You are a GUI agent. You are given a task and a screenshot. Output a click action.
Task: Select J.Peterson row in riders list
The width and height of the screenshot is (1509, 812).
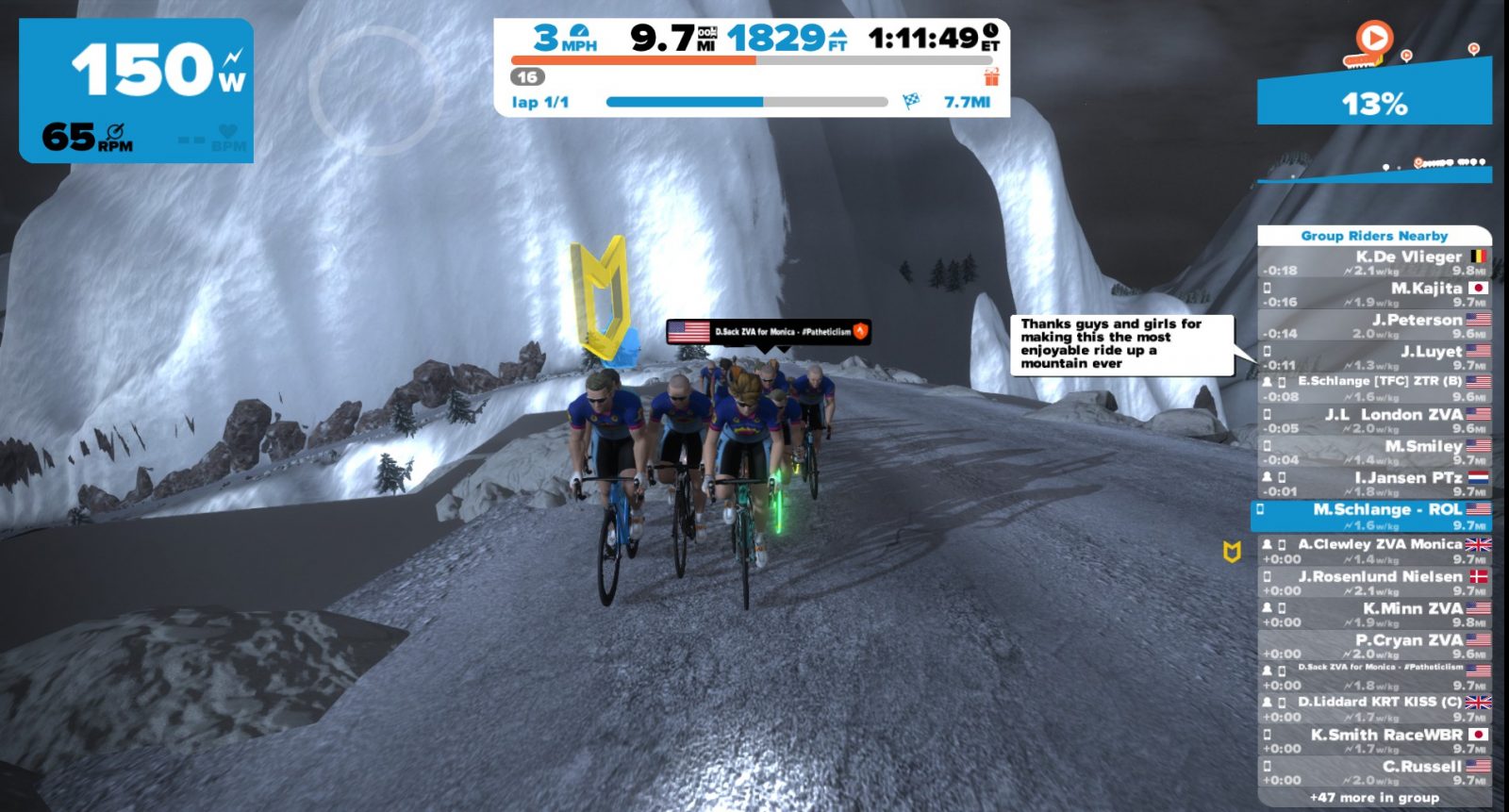pyautogui.click(x=1375, y=326)
